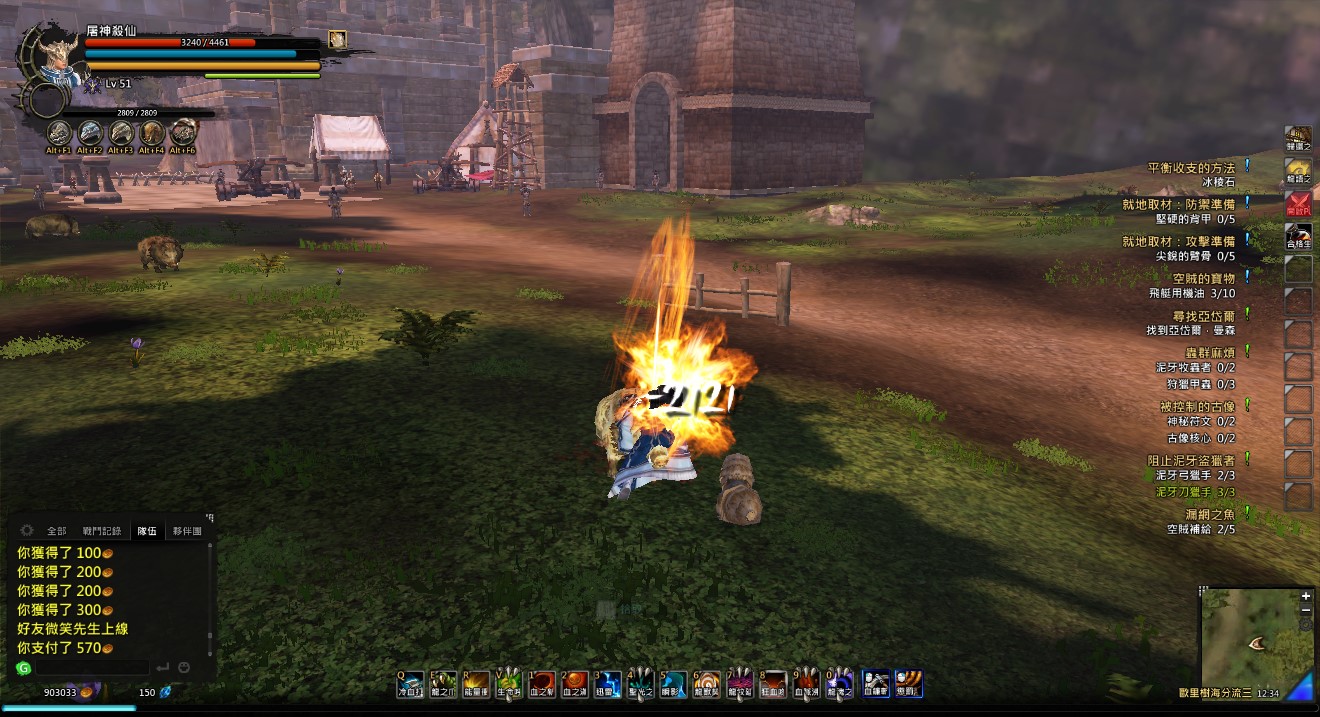Screen dimensions: 1320x717
Task: Zoom in the minimap with plus button
Action: pos(1305,596)
